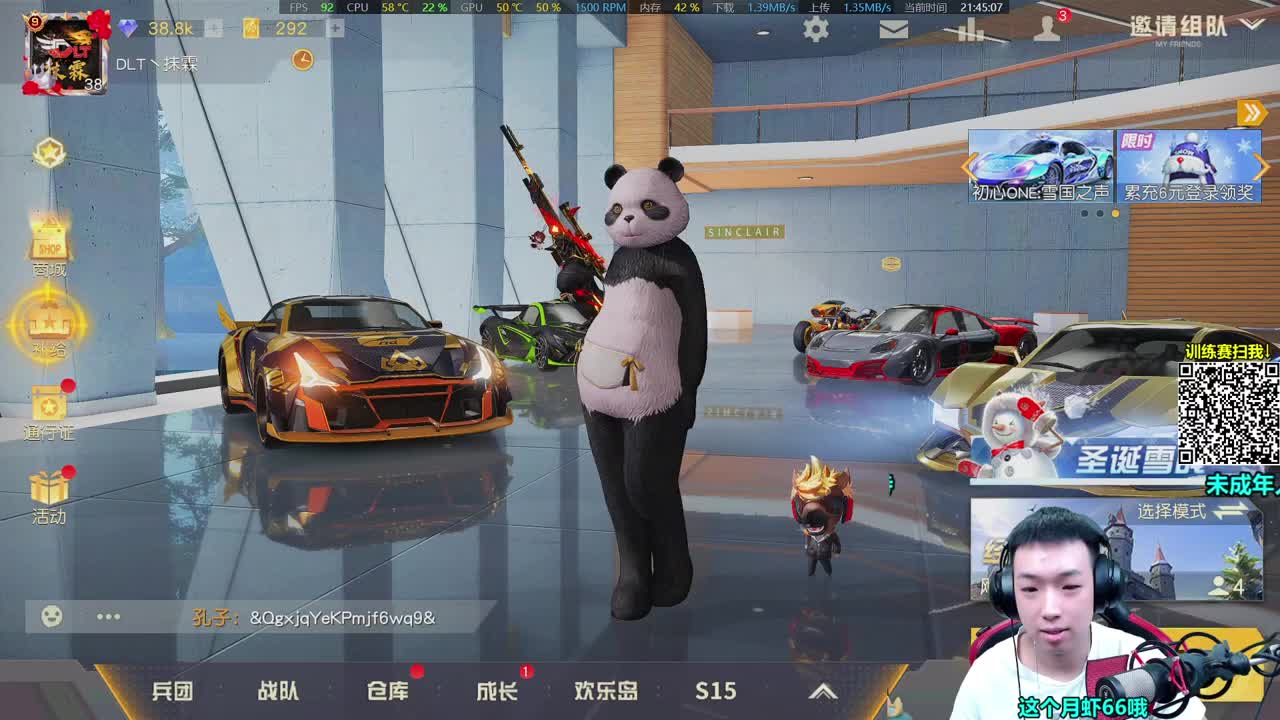Open the mail envelope icon at the top
This screenshot has height=720, width=1280.
coord(893,31)
